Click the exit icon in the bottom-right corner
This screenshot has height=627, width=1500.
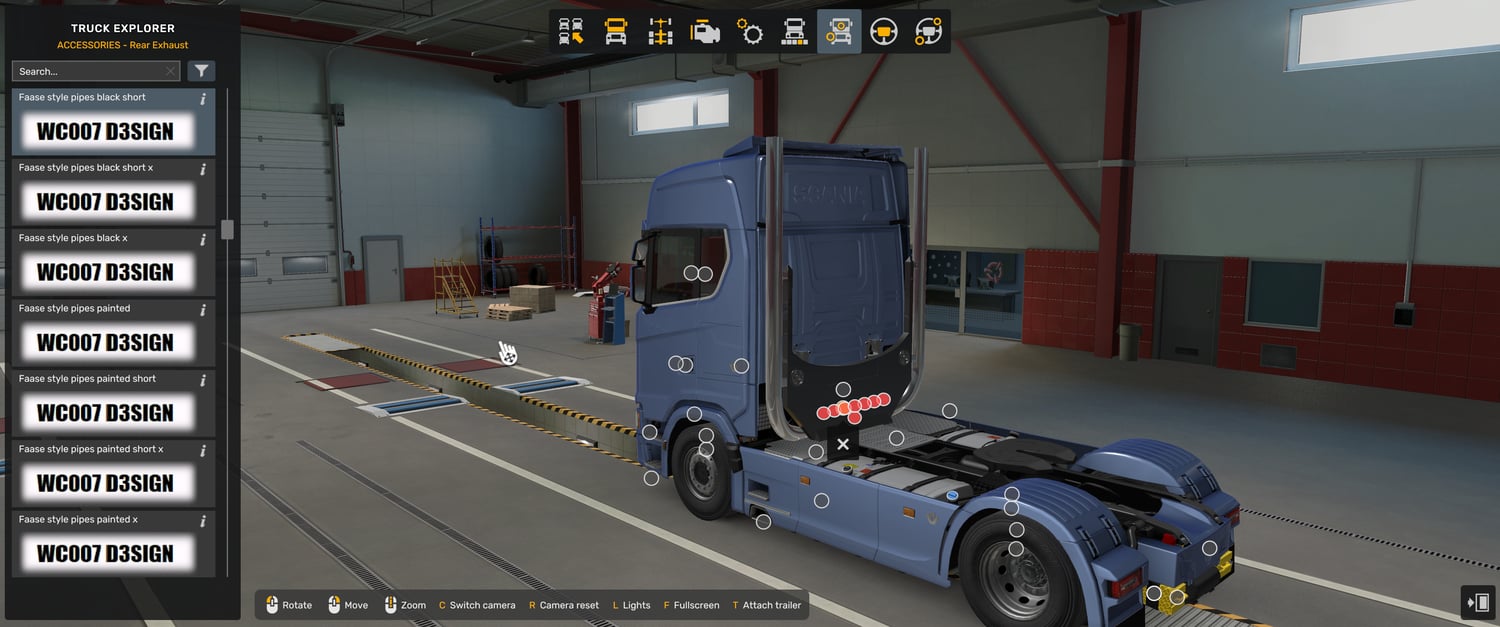pos(1477,602)
